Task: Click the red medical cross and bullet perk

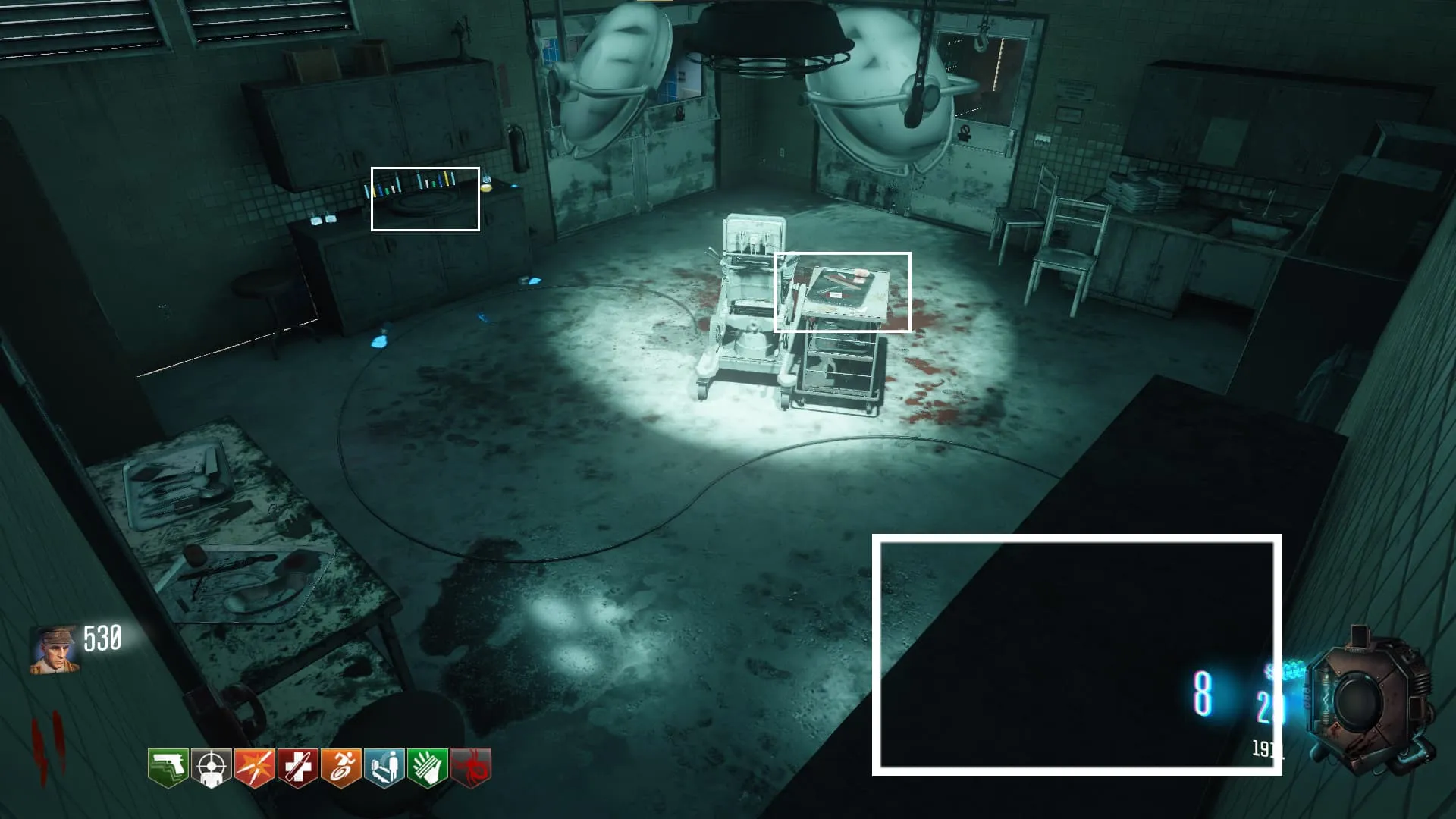Action: [297, 768]
